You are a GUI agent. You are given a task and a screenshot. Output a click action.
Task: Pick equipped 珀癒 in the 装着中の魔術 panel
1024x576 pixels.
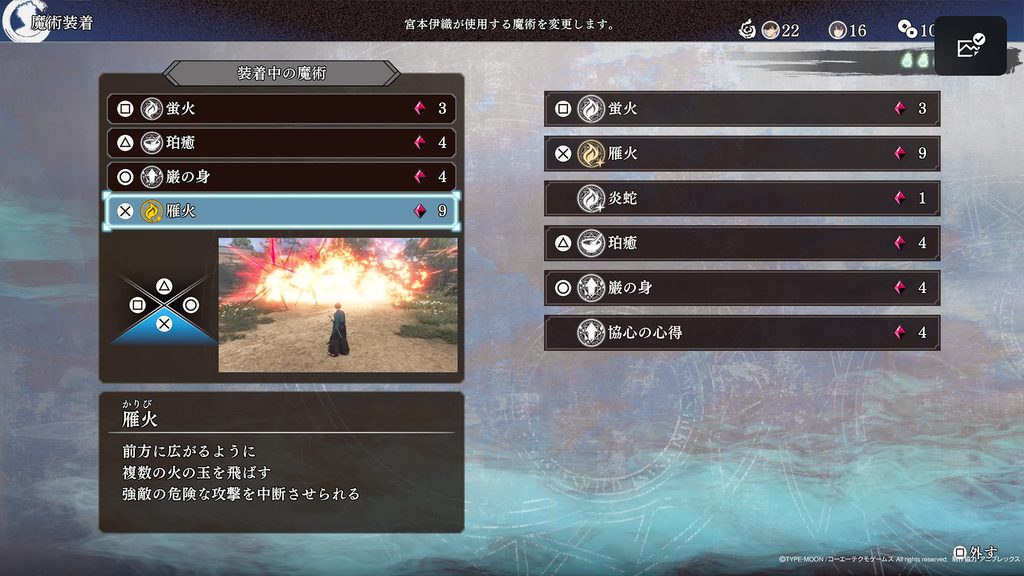pyautogui.click(x=280, y=143)
